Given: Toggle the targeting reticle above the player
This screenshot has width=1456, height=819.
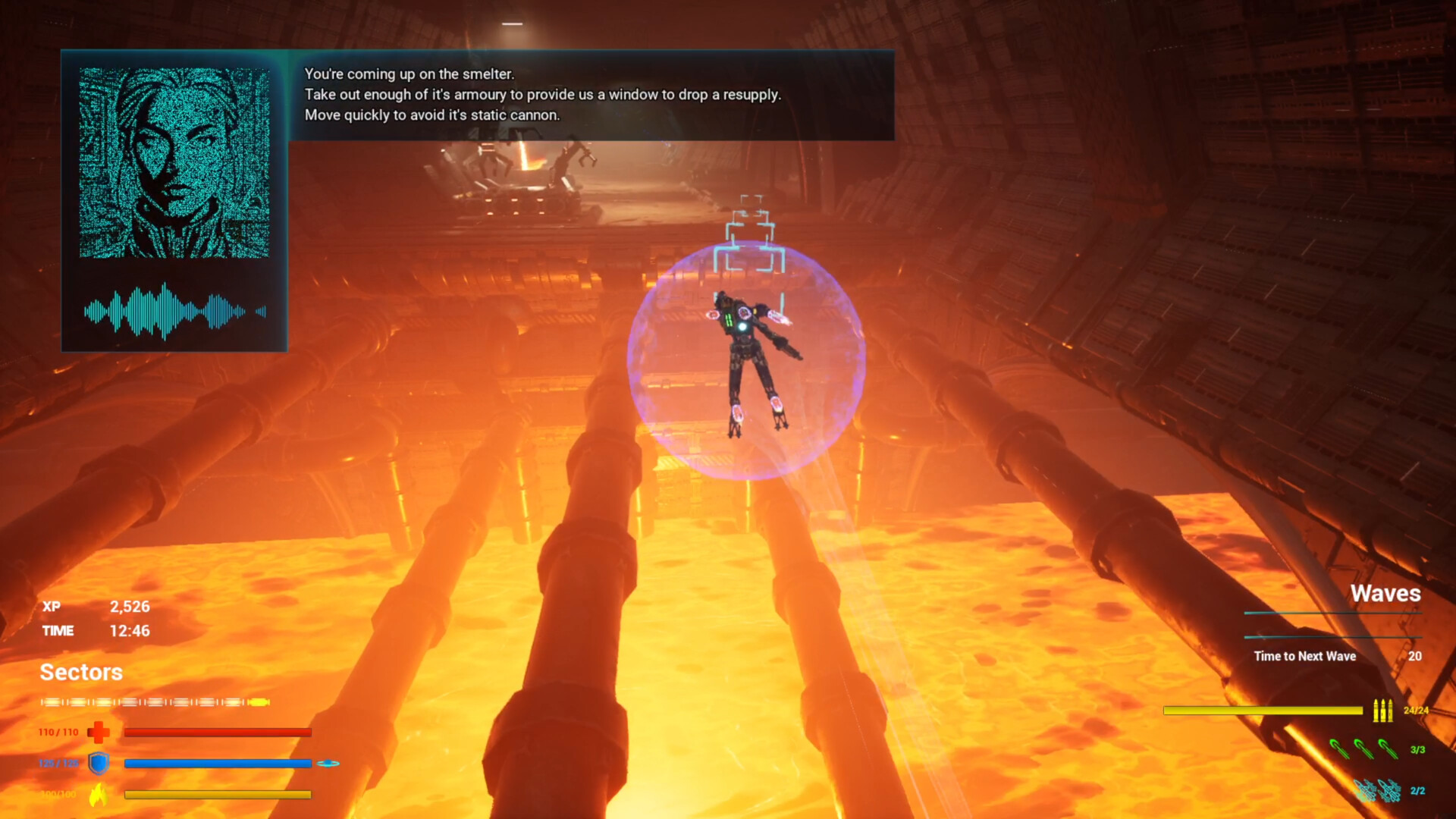Looking at the screenshot, I should [x=752, y=231].
